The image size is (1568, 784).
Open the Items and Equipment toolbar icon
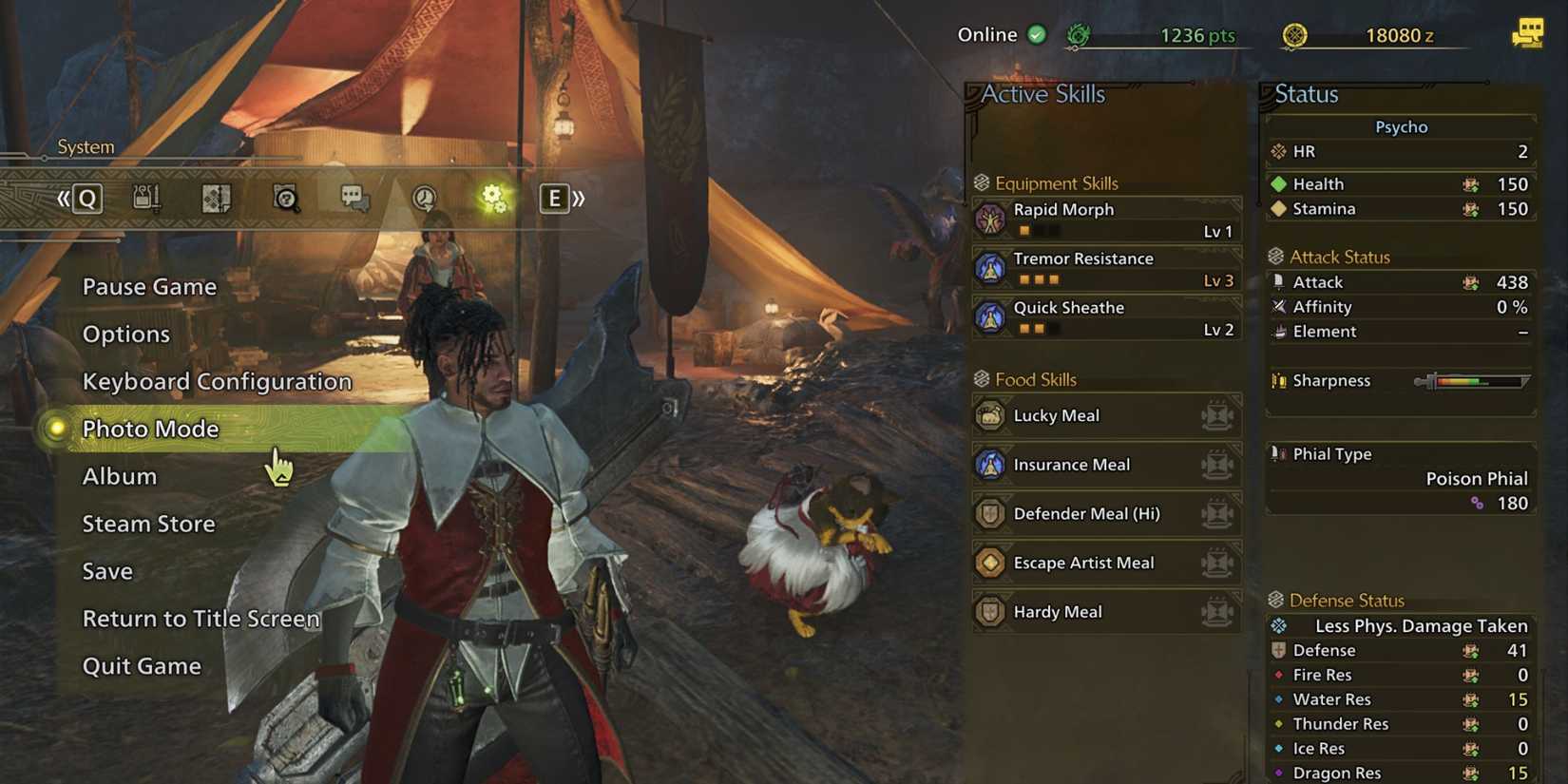(147, 198)
